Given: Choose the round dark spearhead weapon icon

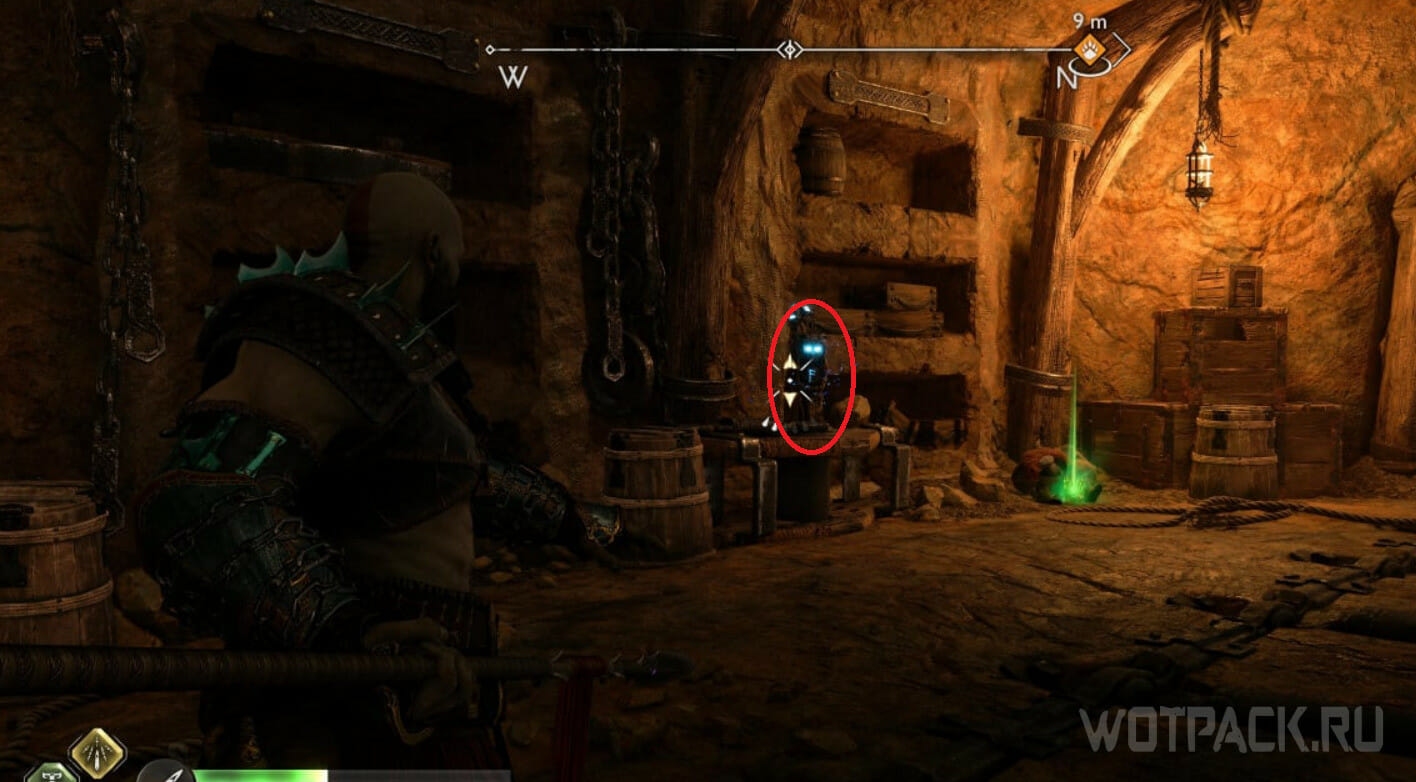Looking at the screenshot, I should tap(165, 772).
